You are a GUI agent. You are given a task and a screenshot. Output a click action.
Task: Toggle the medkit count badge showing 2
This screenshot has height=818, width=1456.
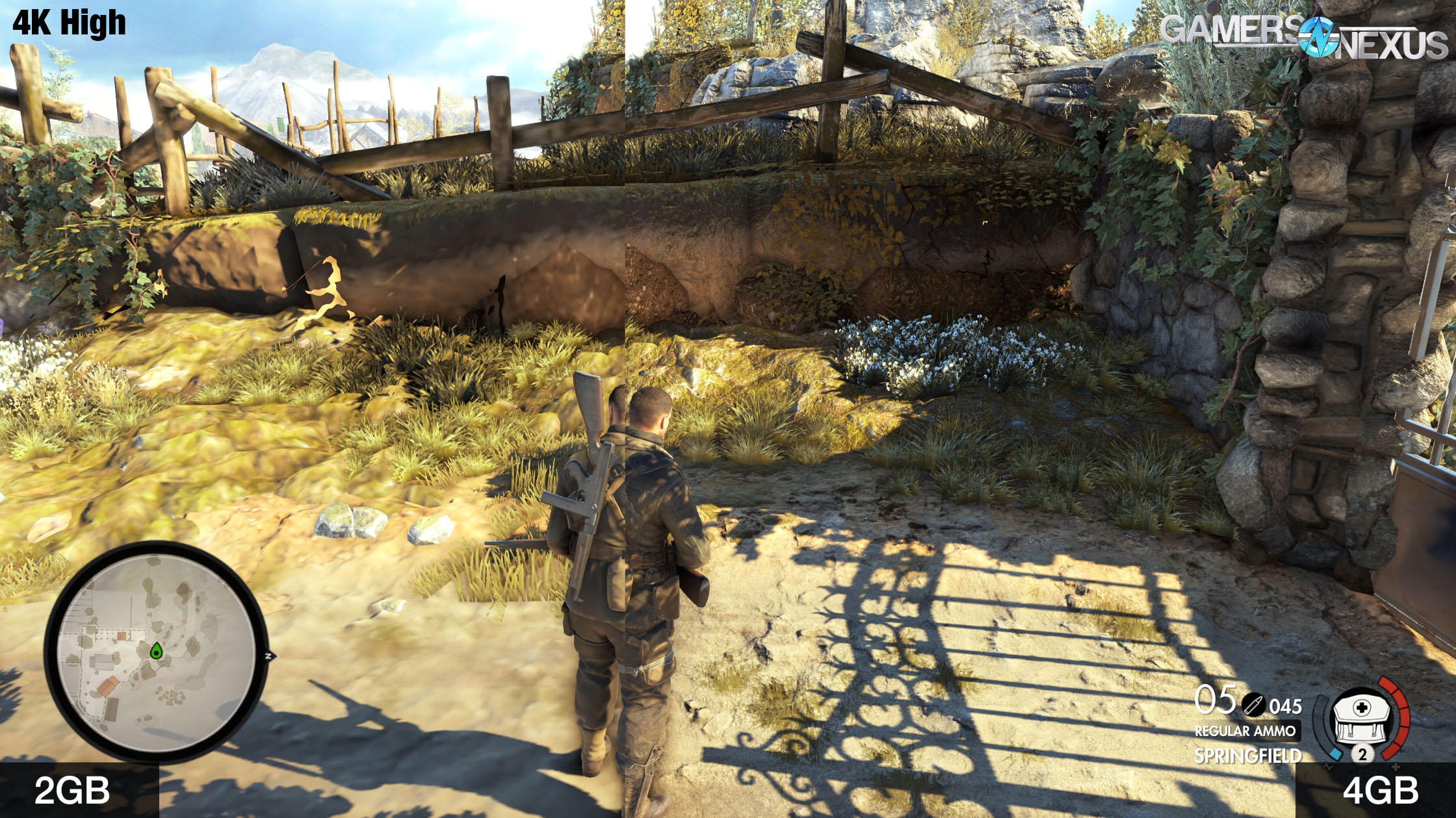pos(1363,754)
